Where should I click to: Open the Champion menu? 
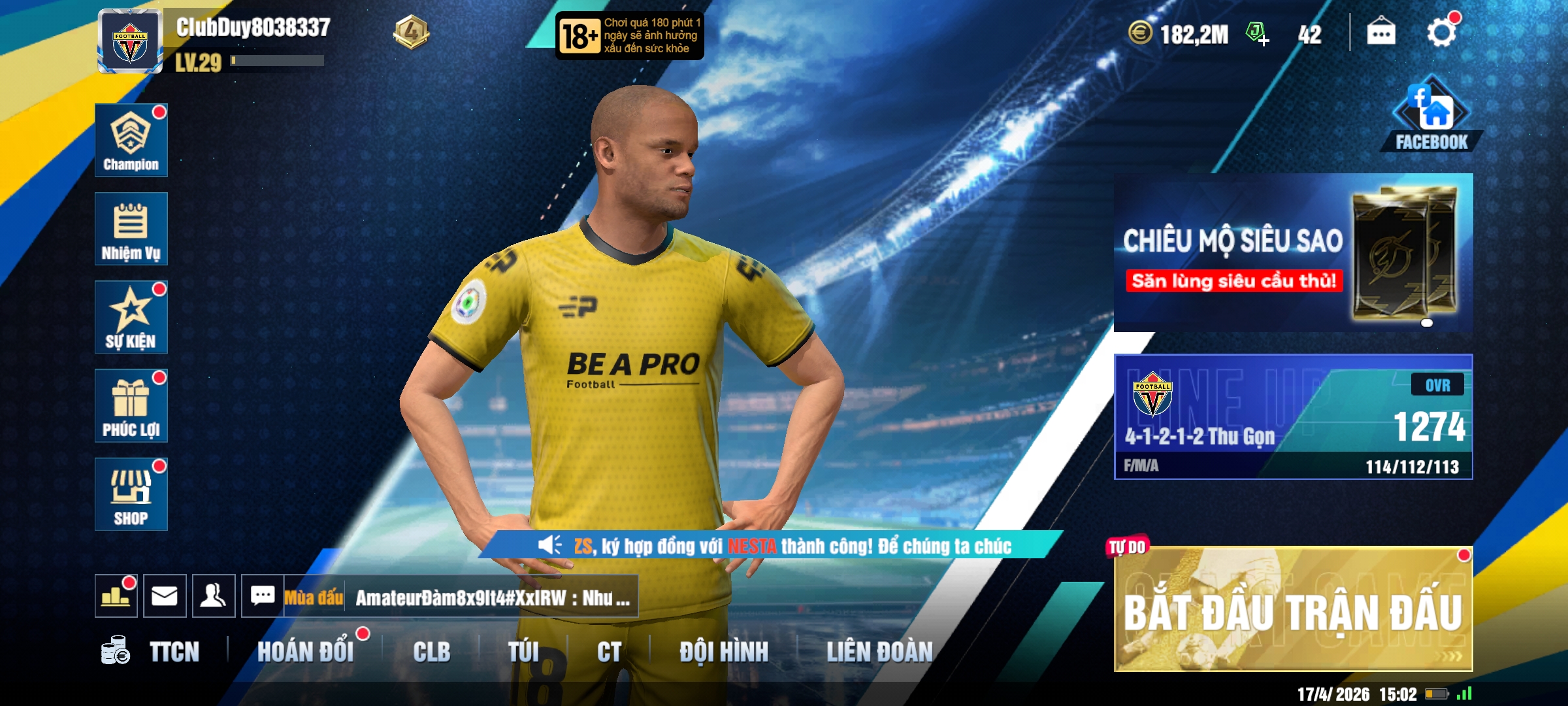(x=131, y=140)
